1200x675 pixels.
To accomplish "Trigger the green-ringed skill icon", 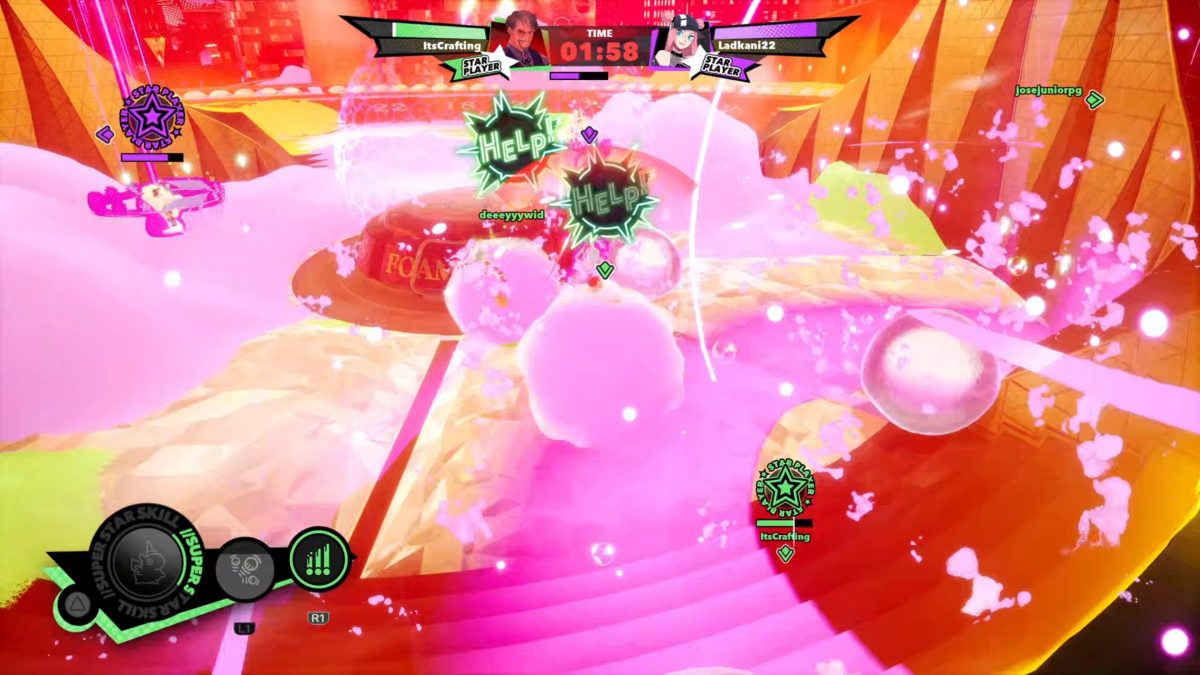I will coord(319,560).
